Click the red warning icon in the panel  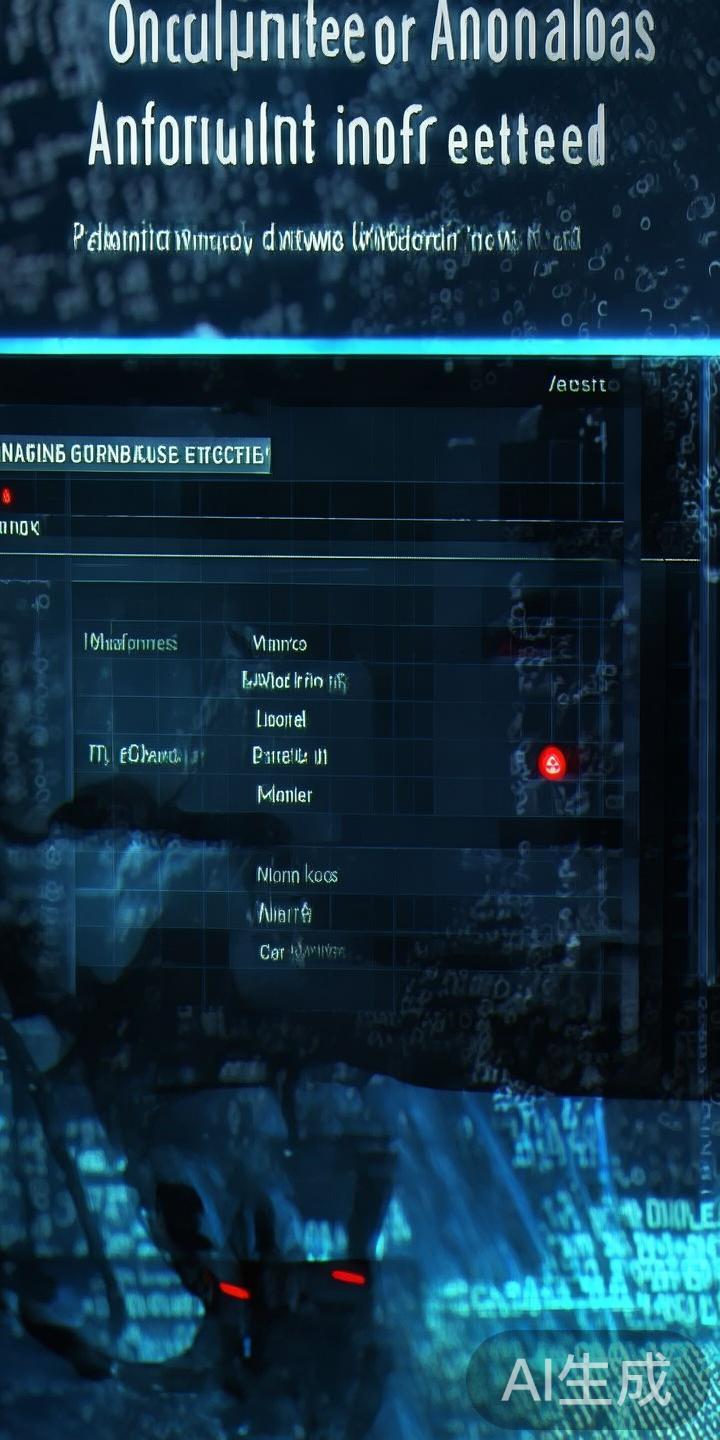tap(551, 764)
